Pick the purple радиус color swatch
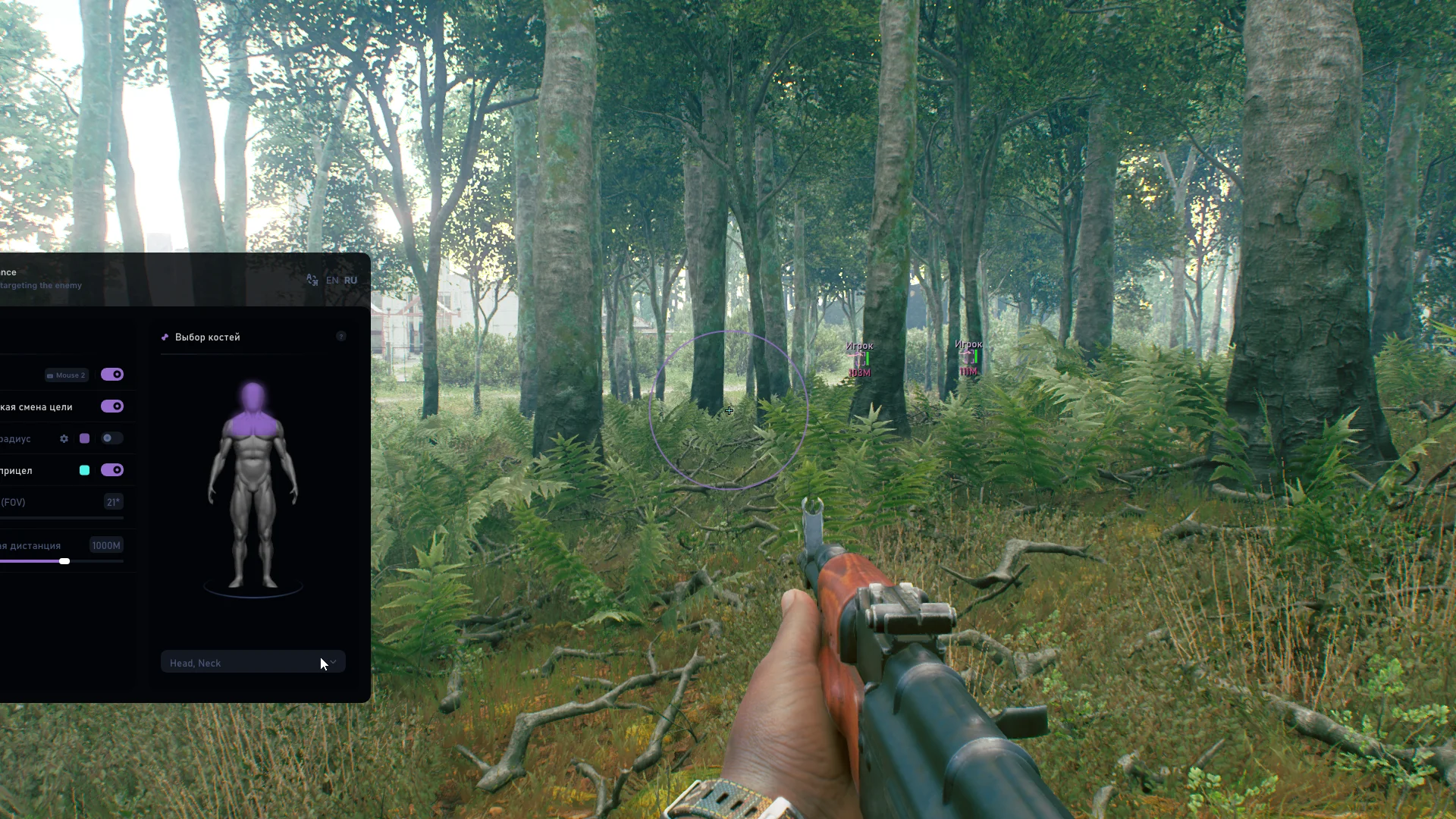 pyautogui.click(x=85, y=439)
